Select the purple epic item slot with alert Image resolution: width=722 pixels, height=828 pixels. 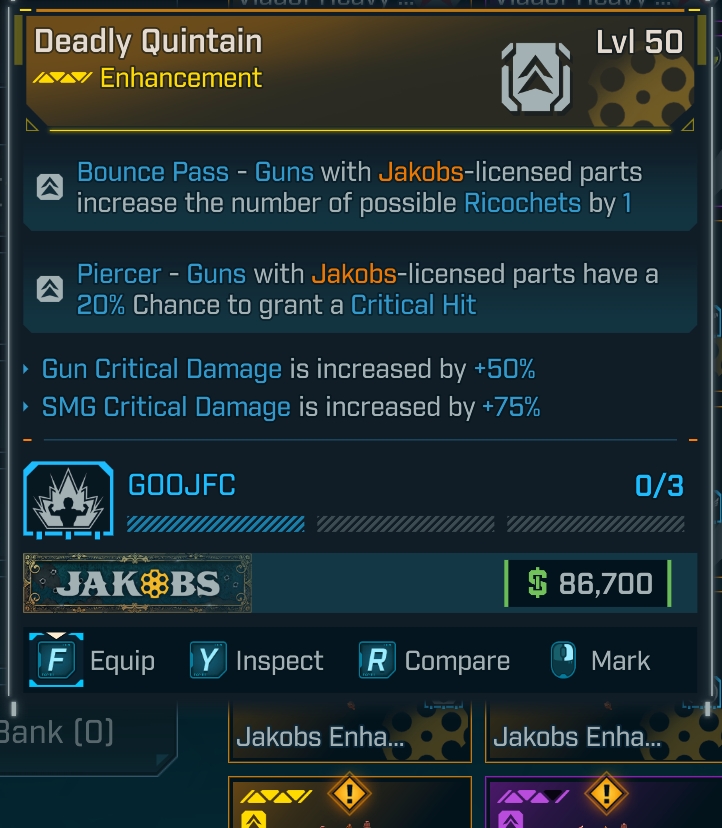604,803
